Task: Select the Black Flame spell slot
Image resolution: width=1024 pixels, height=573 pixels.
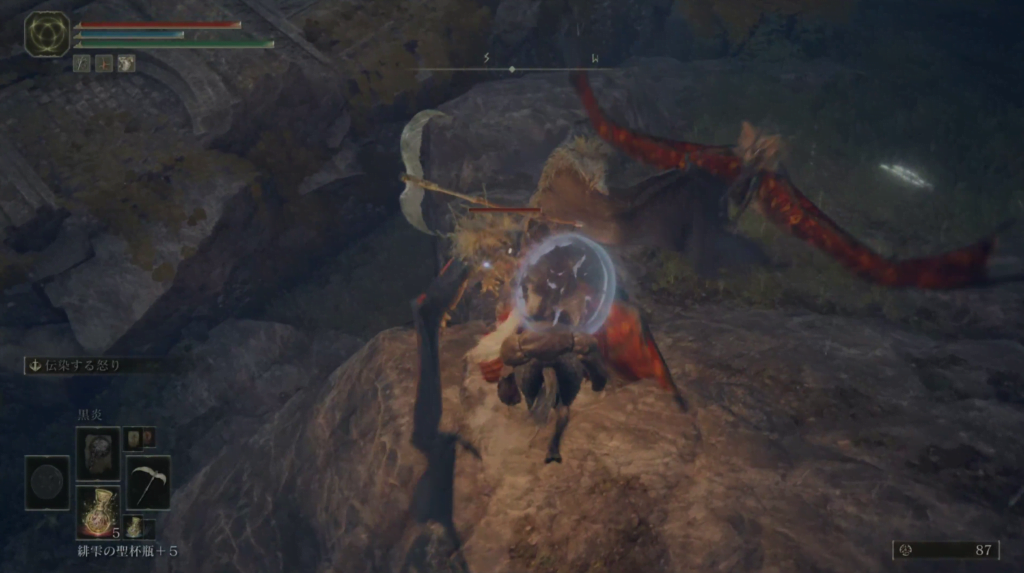Action: (x=97, y=453)
